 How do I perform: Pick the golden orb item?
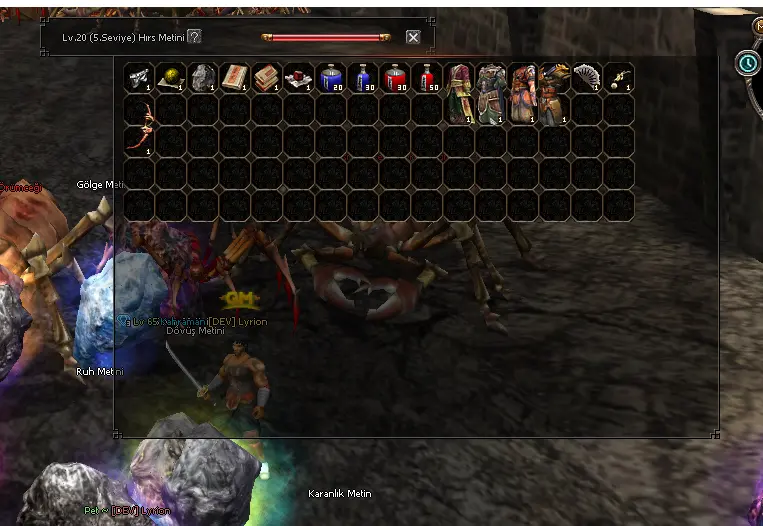[171, 77]
